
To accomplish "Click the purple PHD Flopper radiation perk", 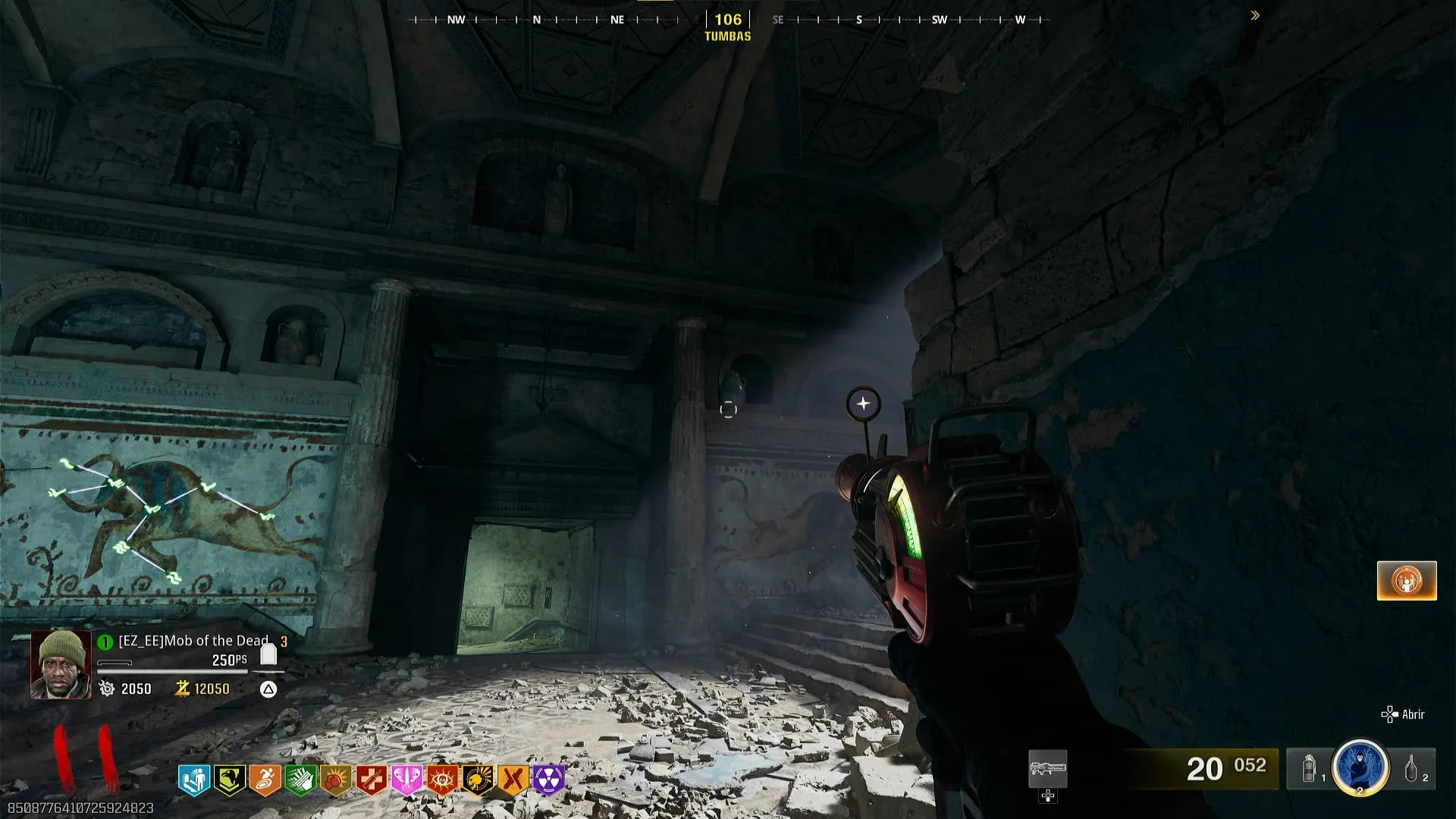I will click(x=549, y=780).
